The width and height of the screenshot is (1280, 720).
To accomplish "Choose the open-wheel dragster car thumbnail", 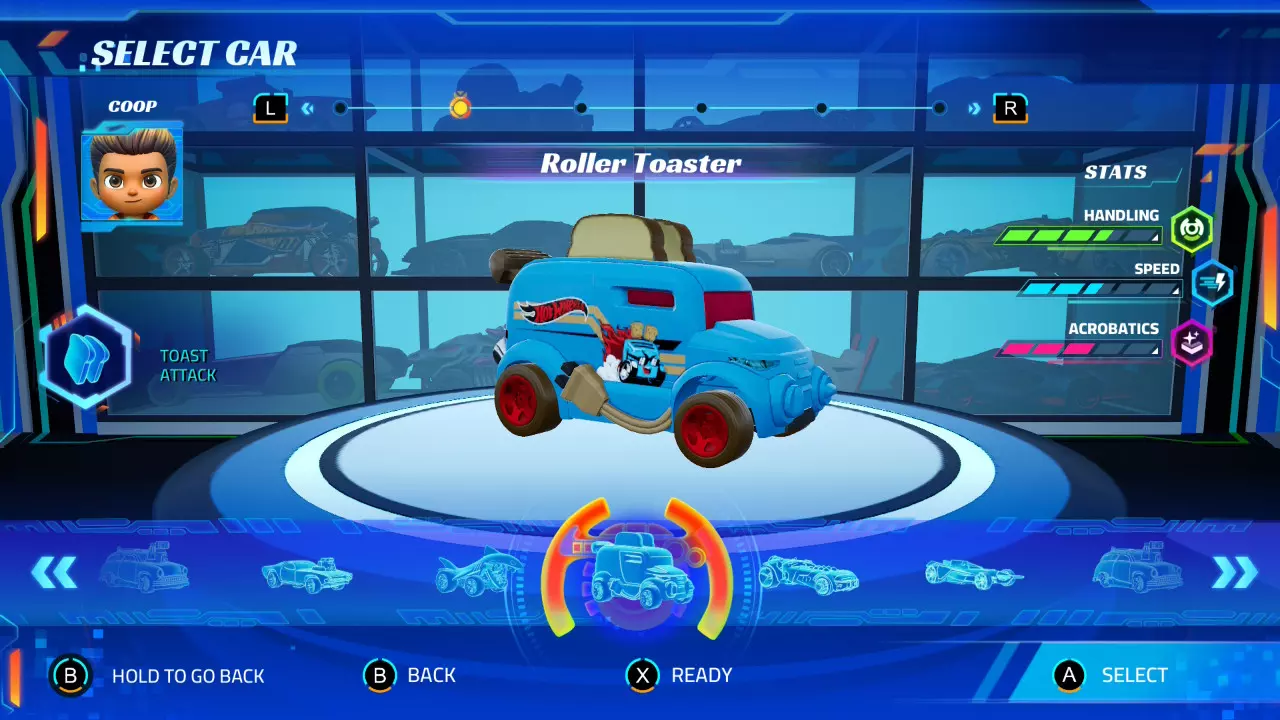I will [x=973, y=573].
